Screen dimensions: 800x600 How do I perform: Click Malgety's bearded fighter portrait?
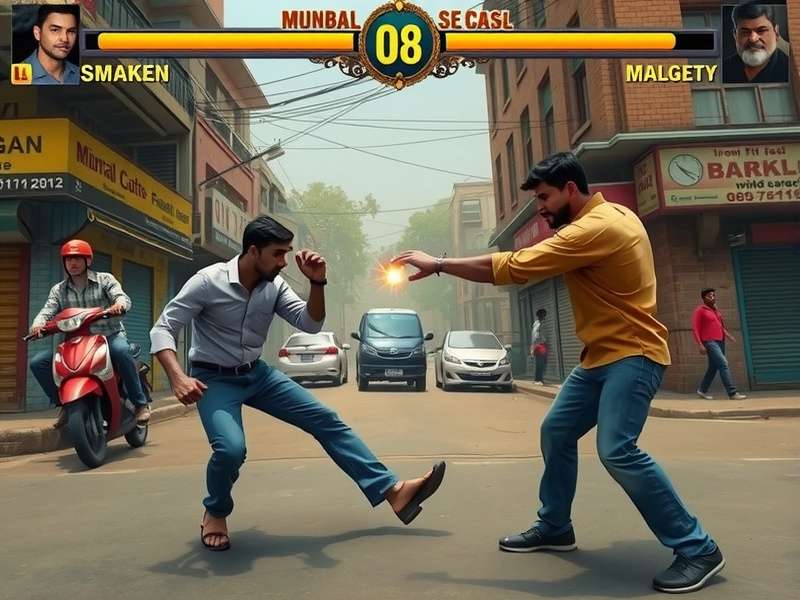click(x=754, y=42)
